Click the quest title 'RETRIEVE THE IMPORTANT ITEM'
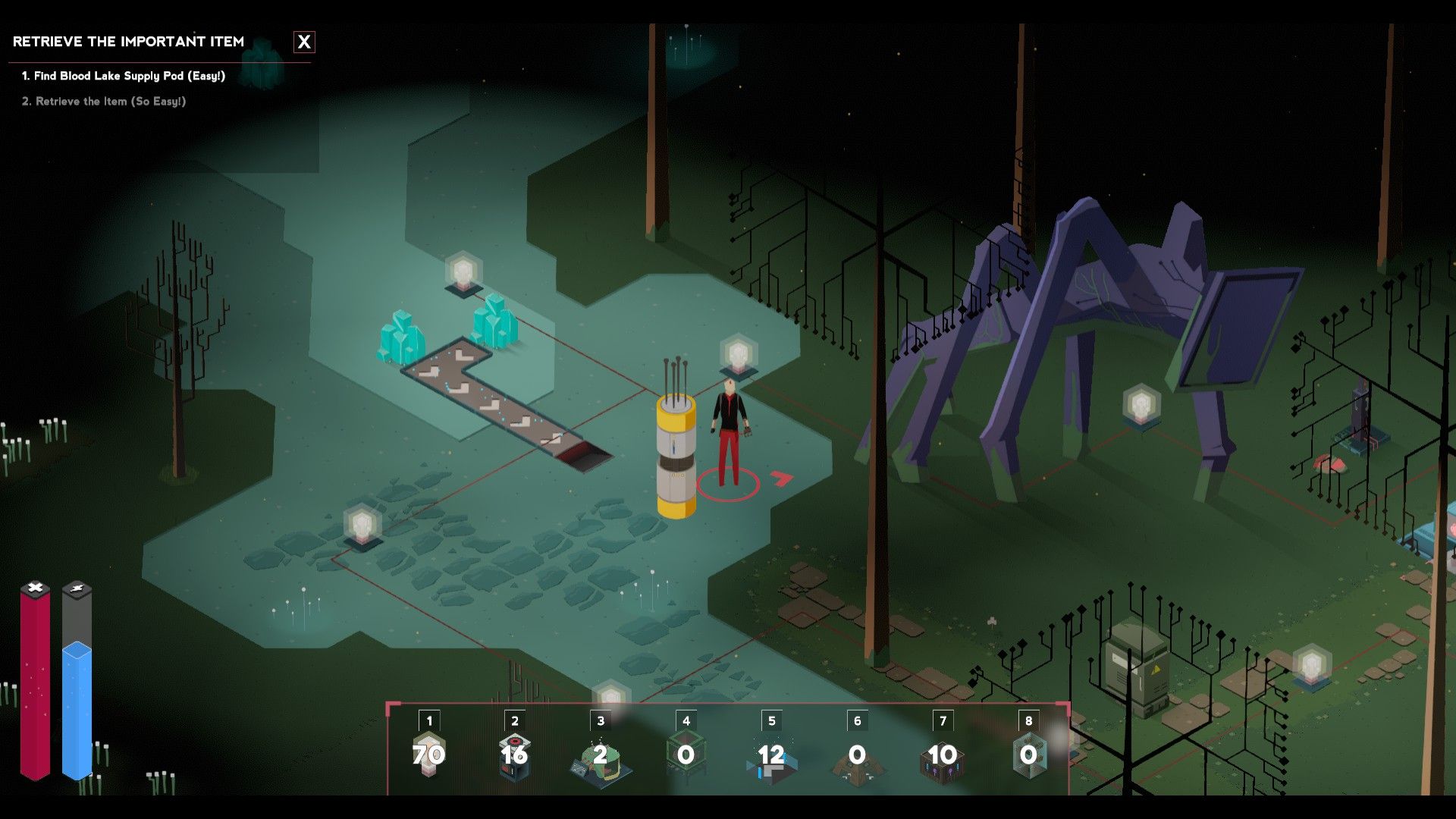1456x819 pixels. tap(129, 42)
